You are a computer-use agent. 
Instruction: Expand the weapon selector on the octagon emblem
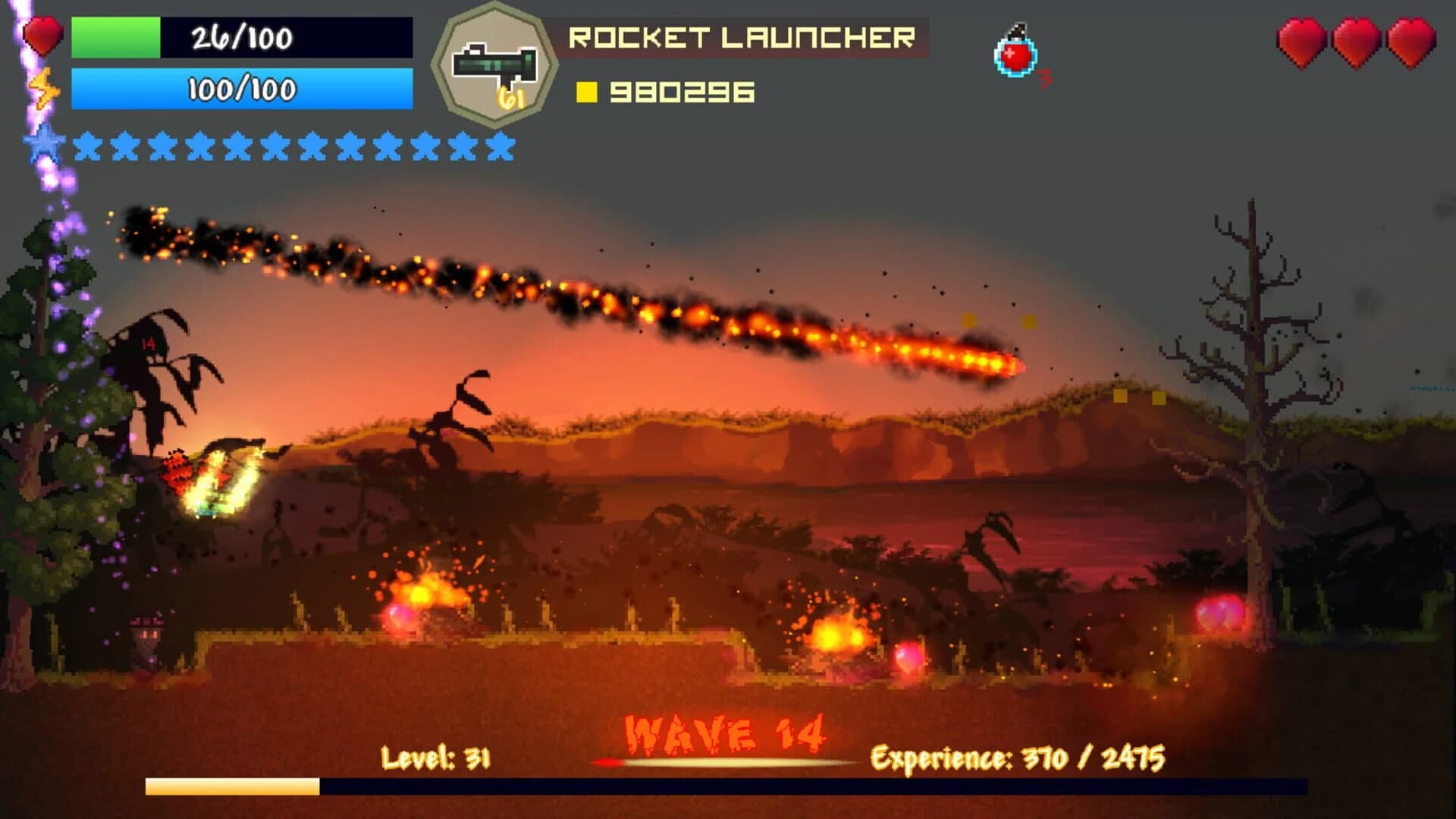click(497, 61)
